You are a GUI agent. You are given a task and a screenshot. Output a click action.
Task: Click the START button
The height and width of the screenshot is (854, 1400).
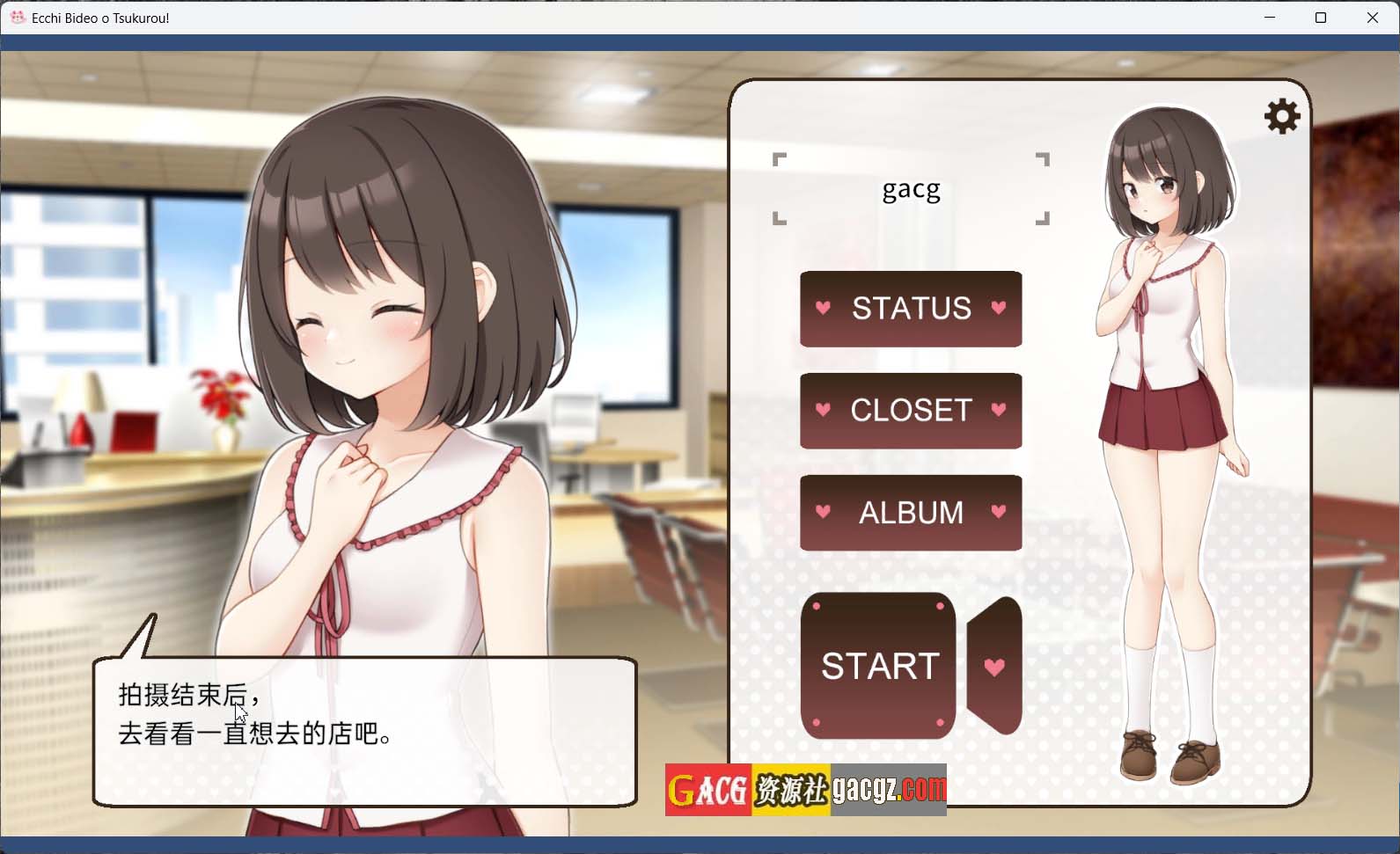878,666
